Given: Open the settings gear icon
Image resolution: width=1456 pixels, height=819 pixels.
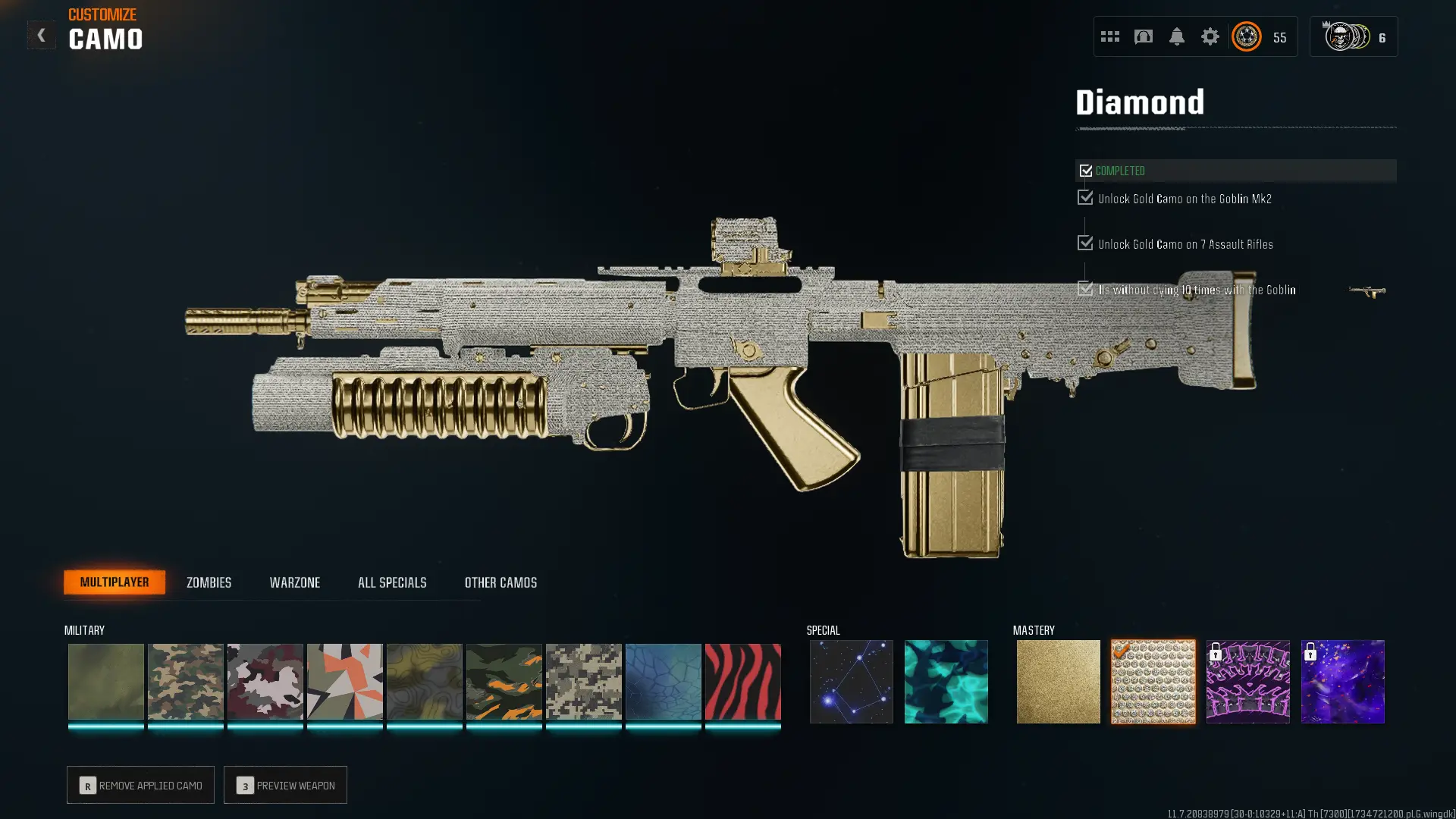Looking at the screenshot, I should coord(1210,36).
